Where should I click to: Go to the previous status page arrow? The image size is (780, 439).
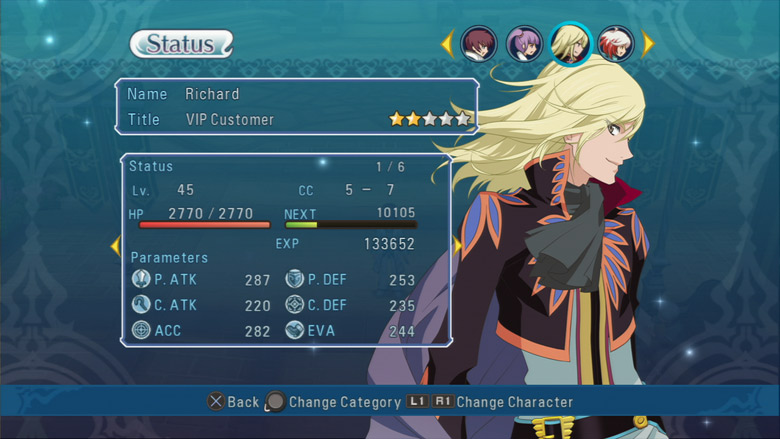click(x=115, y=245)
